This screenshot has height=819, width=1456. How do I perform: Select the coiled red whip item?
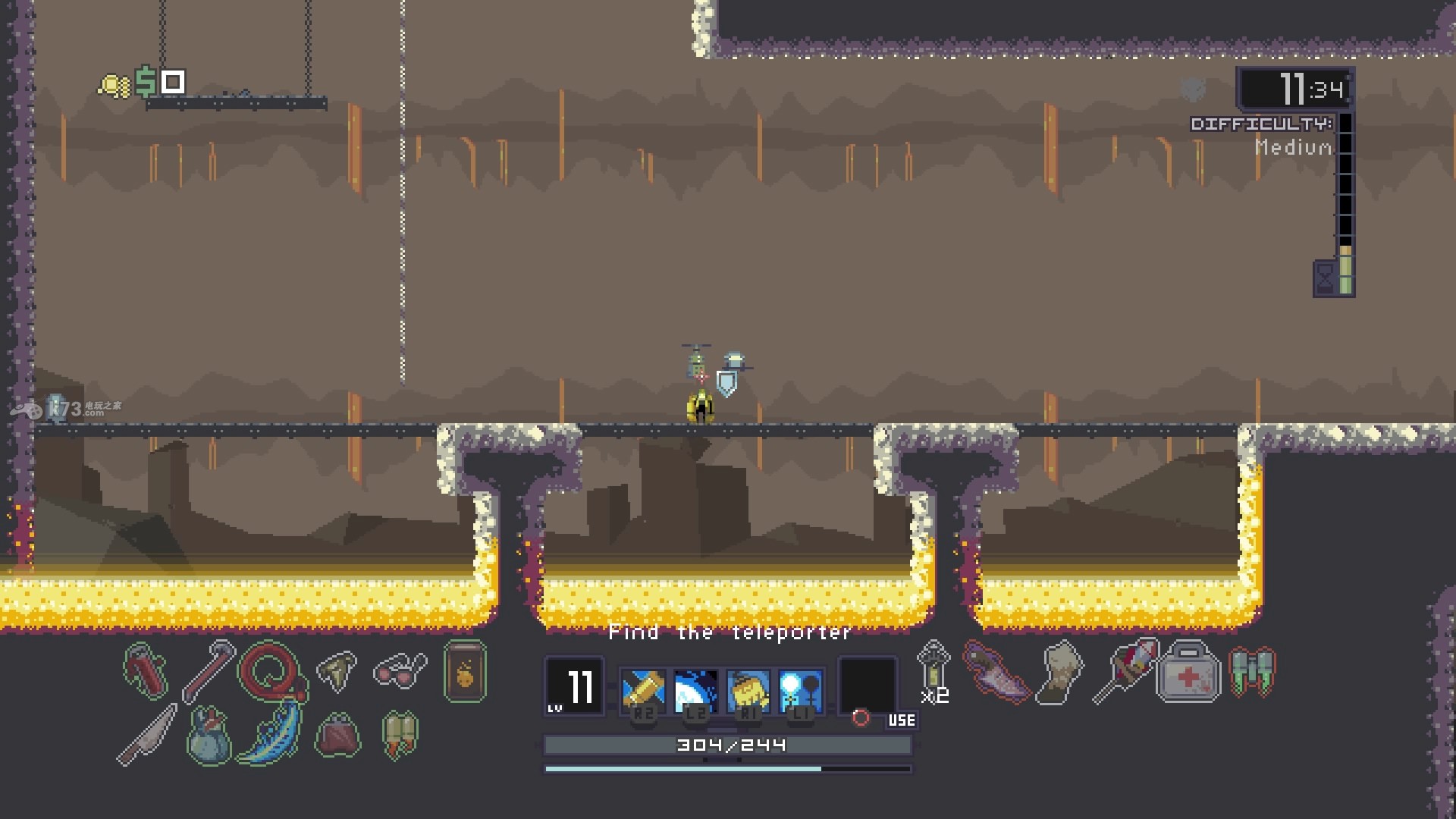coord(271,671)
